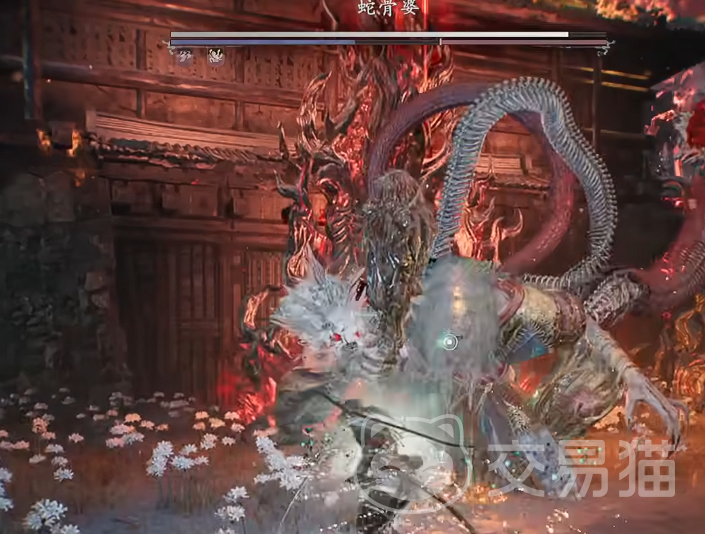Inspect the first boss status effect icon
Screen dimensions: 705x534
(x=184, y=57)
